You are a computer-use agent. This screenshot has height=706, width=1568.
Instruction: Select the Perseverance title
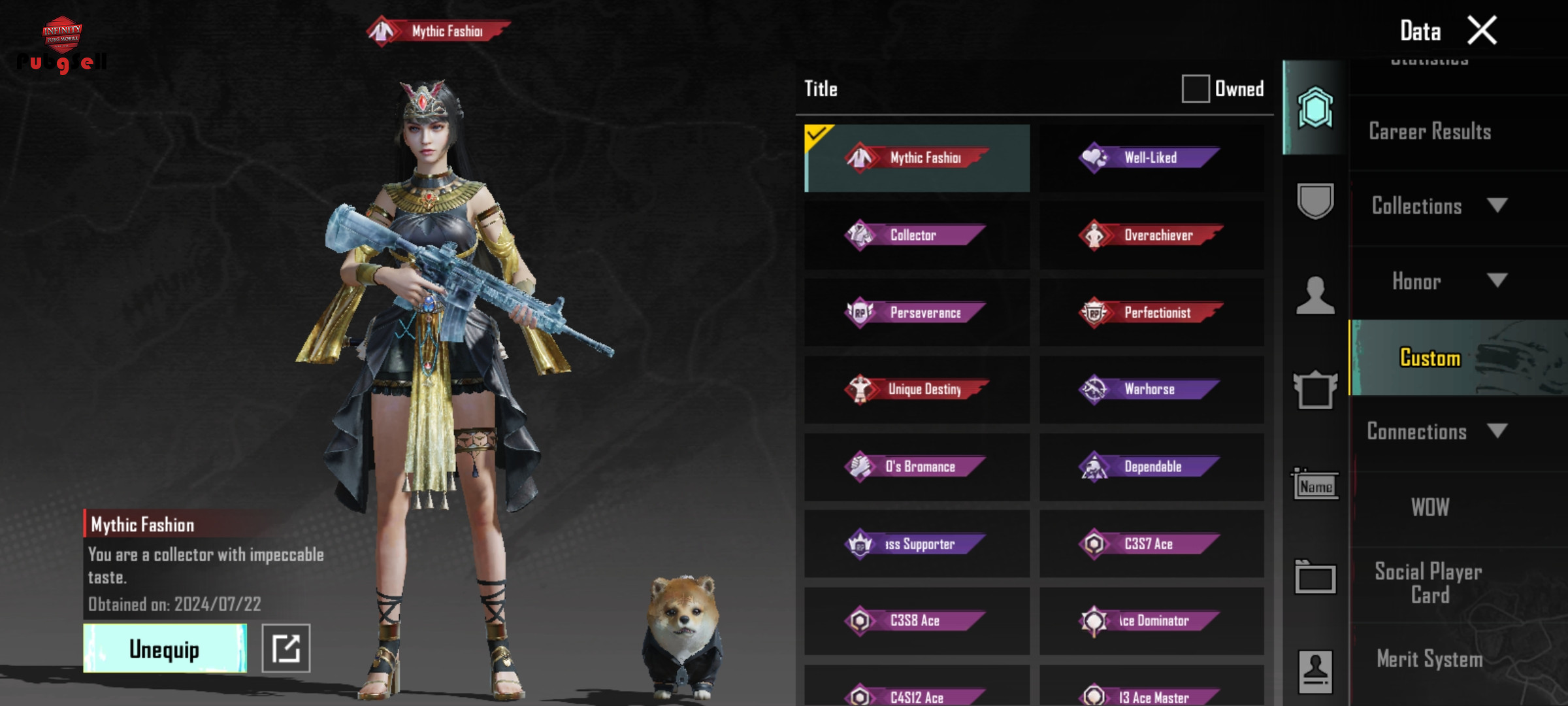(917, 312)
